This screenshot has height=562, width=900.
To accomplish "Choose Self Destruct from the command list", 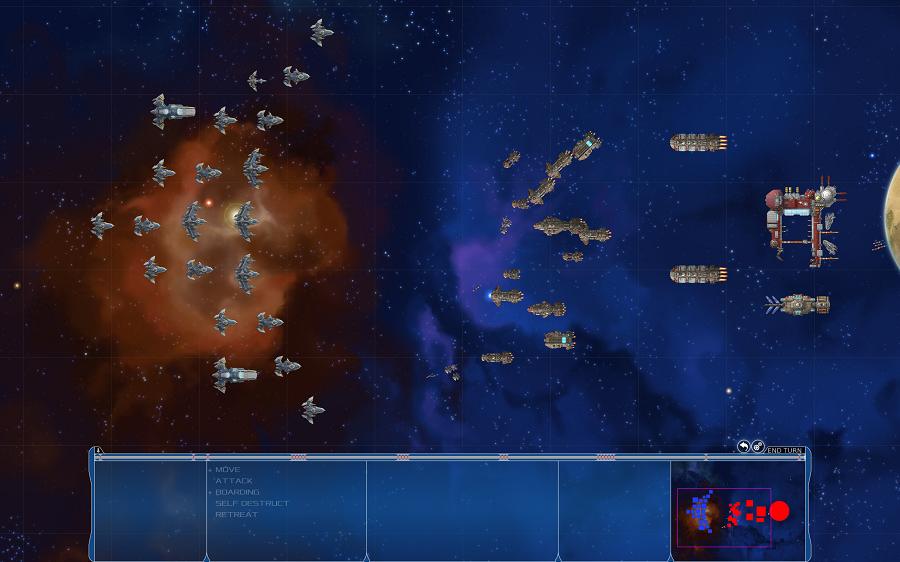I will 252,503.
